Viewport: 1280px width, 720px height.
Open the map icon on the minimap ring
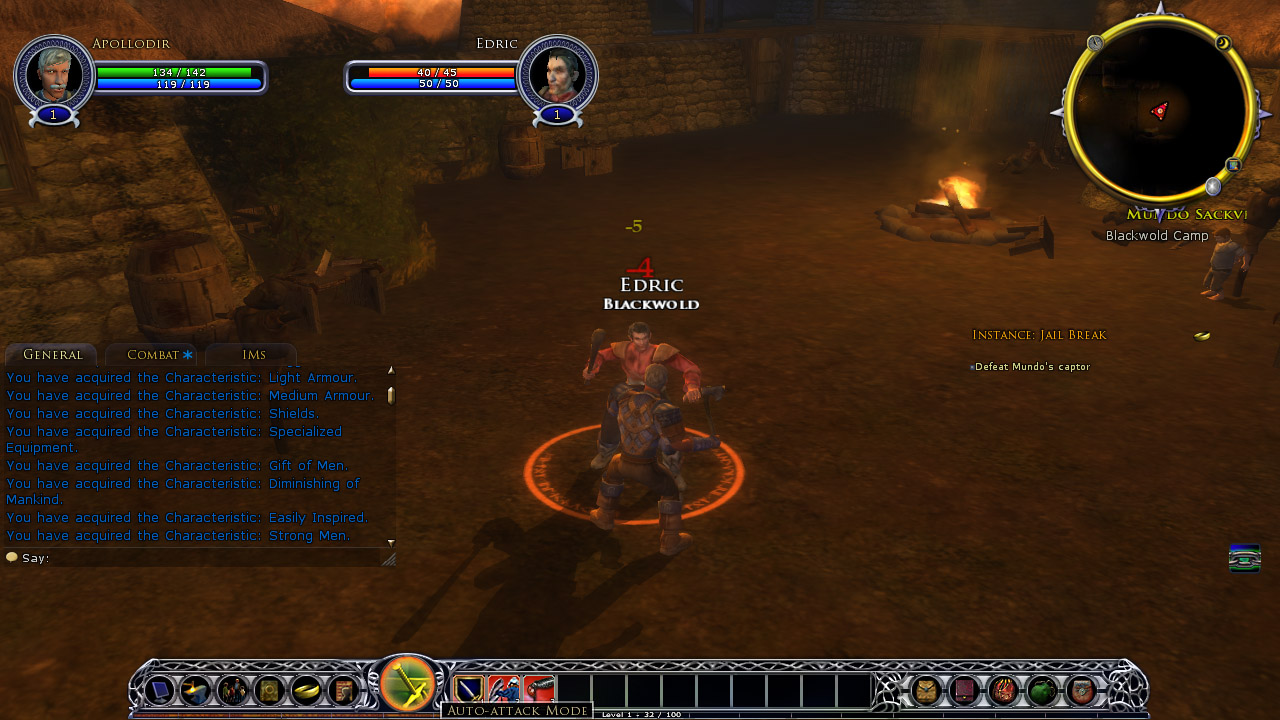tap(1234, 165)
